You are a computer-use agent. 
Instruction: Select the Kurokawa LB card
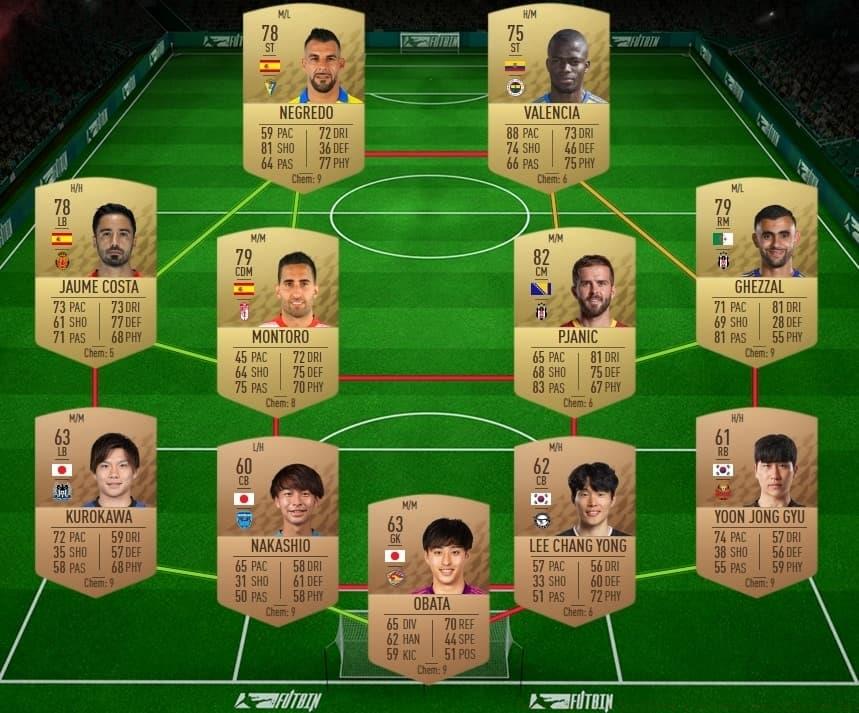(x=95, y=500)
